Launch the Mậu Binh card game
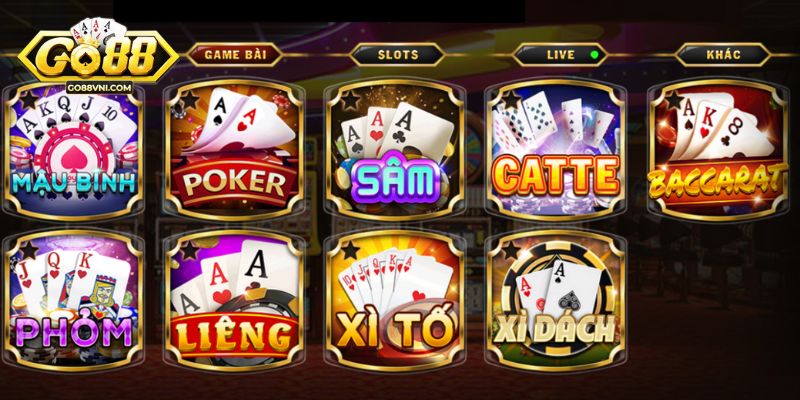The width and height of the screenshot is (800, 400). 75,150
